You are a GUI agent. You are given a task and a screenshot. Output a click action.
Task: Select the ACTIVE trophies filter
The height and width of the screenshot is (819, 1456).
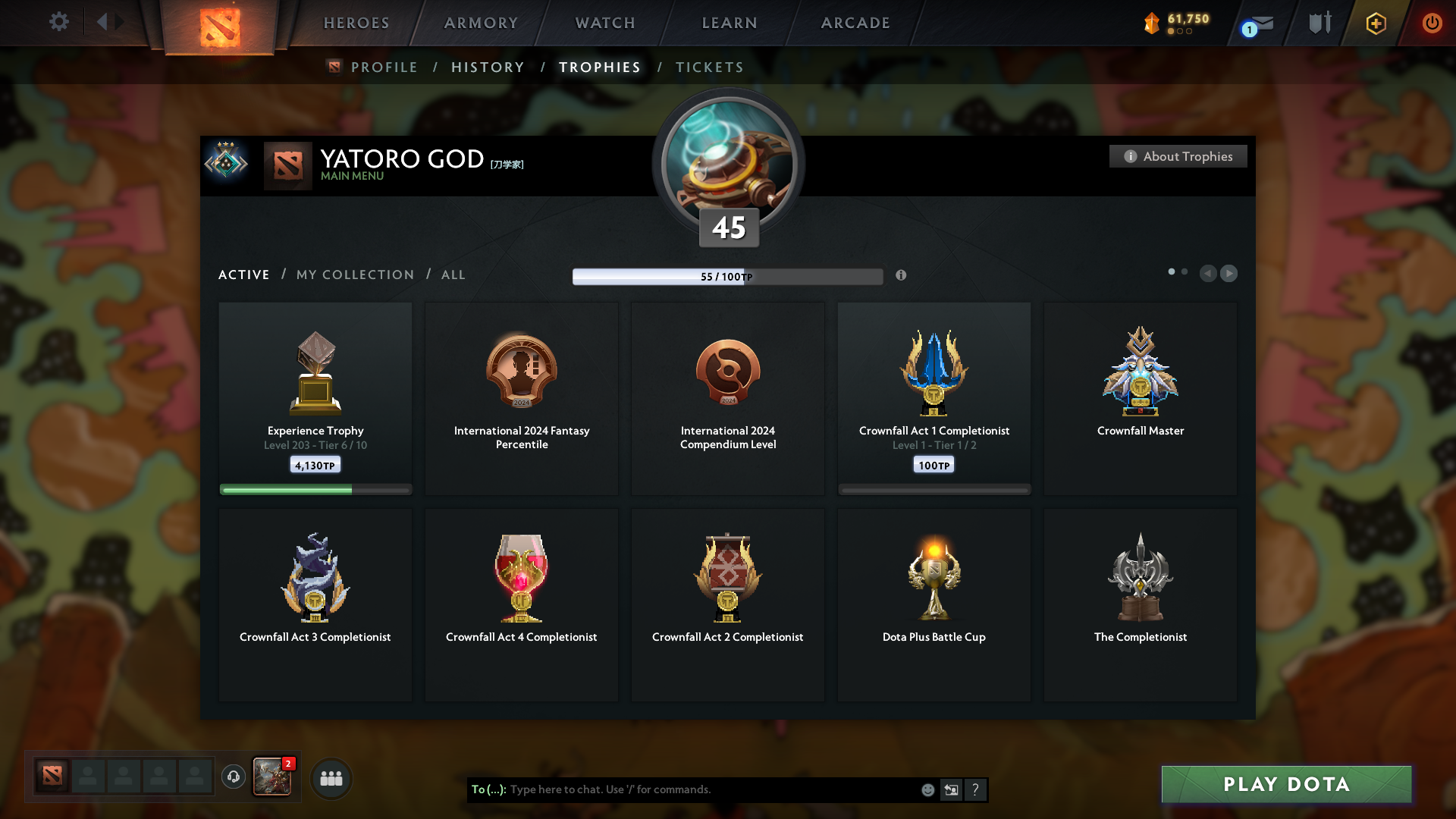point(243,275)
